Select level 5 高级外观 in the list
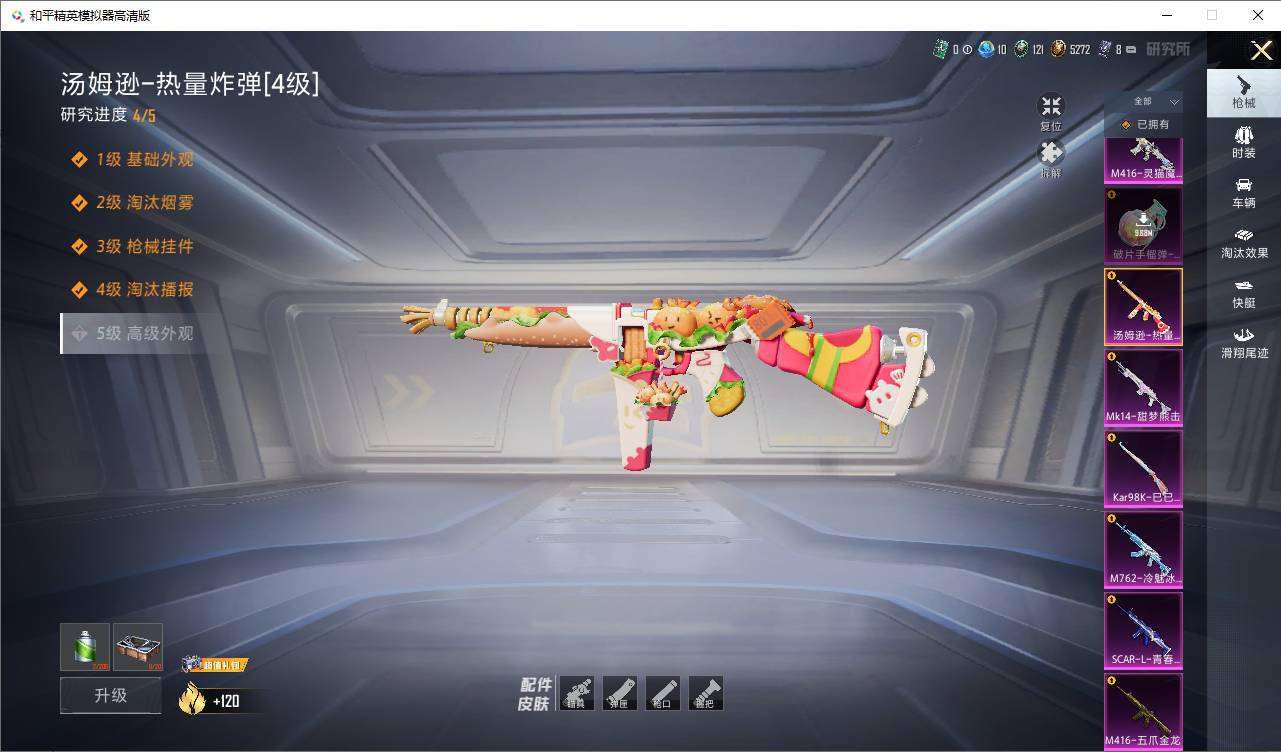This screenshot has height=752, width=1281. click(x=144, y=333)
